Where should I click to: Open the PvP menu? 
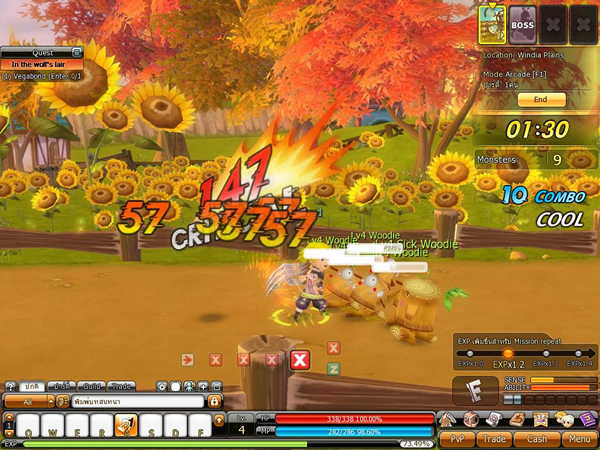point(456,438)
